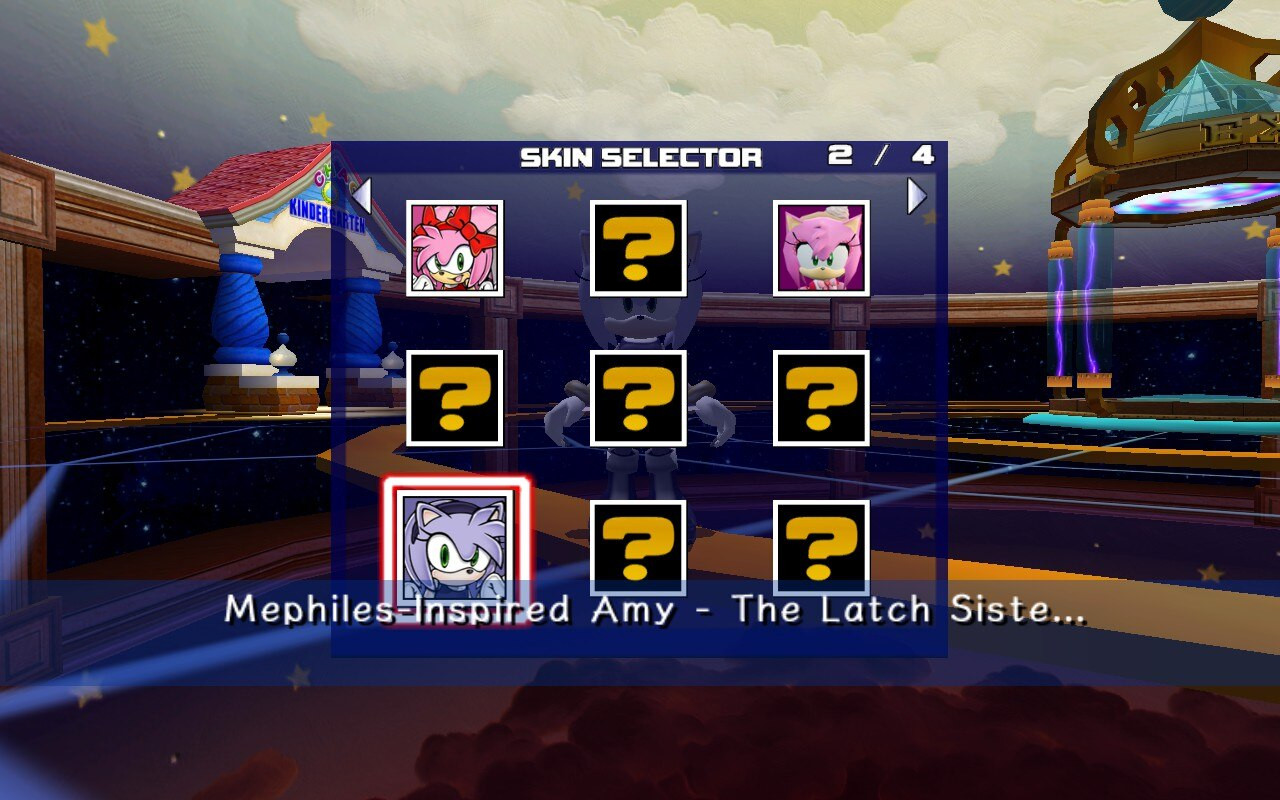Click the SKIN SELECTOR title text
Image resolution: width=1280 pixels, height=800 pixels.
point(640,156)
